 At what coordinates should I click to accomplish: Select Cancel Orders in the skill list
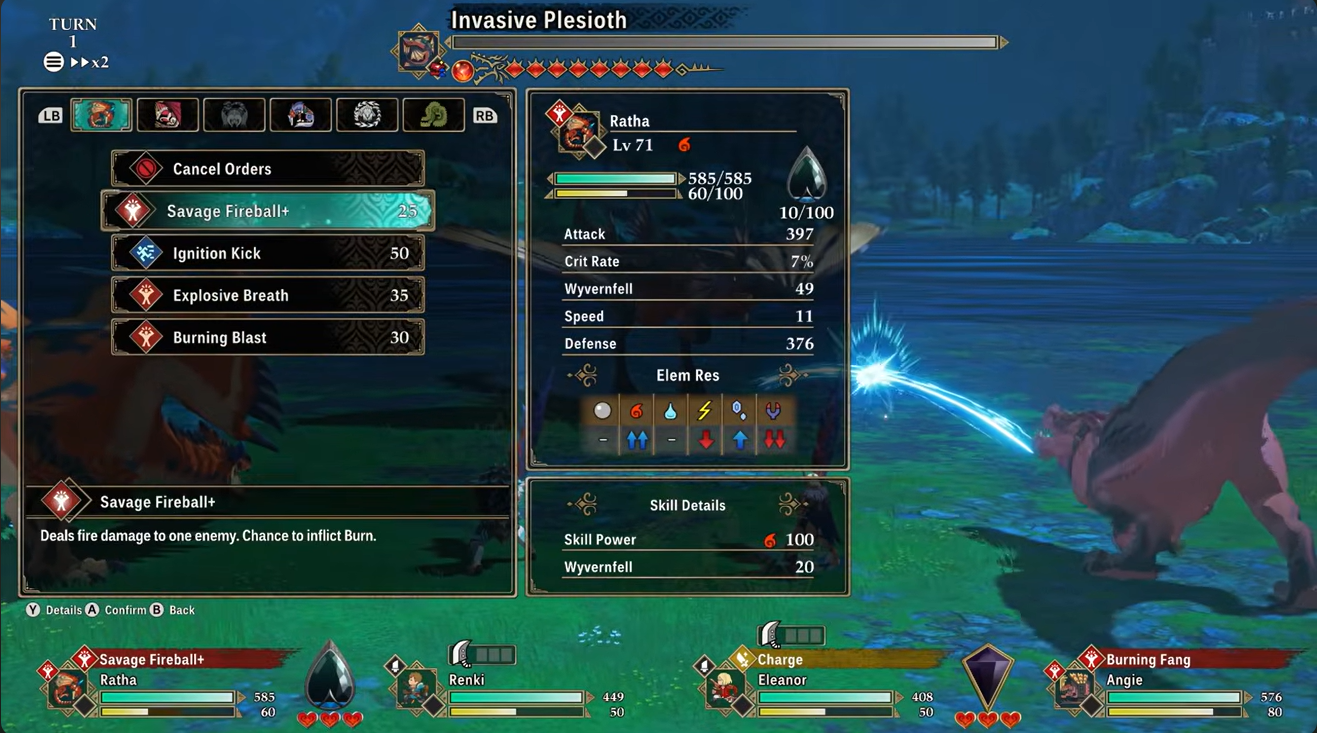(x=268, y=169)
